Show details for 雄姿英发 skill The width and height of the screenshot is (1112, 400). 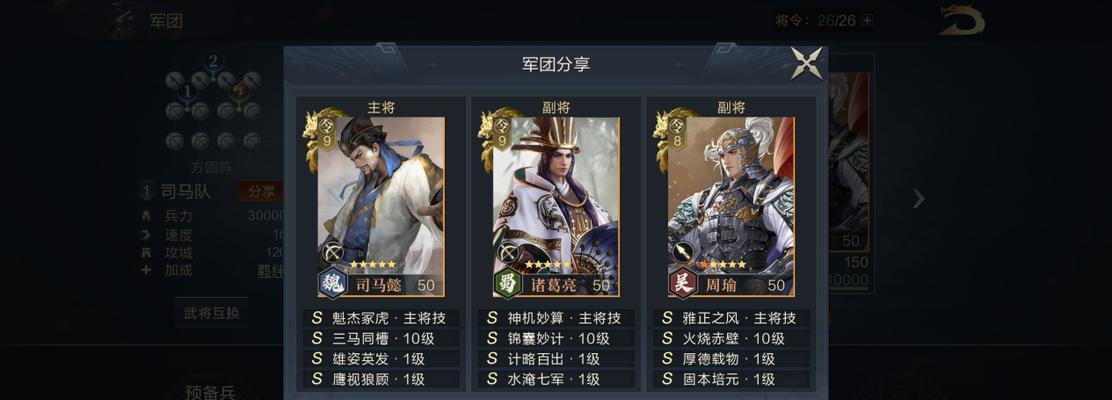(381, 359)
